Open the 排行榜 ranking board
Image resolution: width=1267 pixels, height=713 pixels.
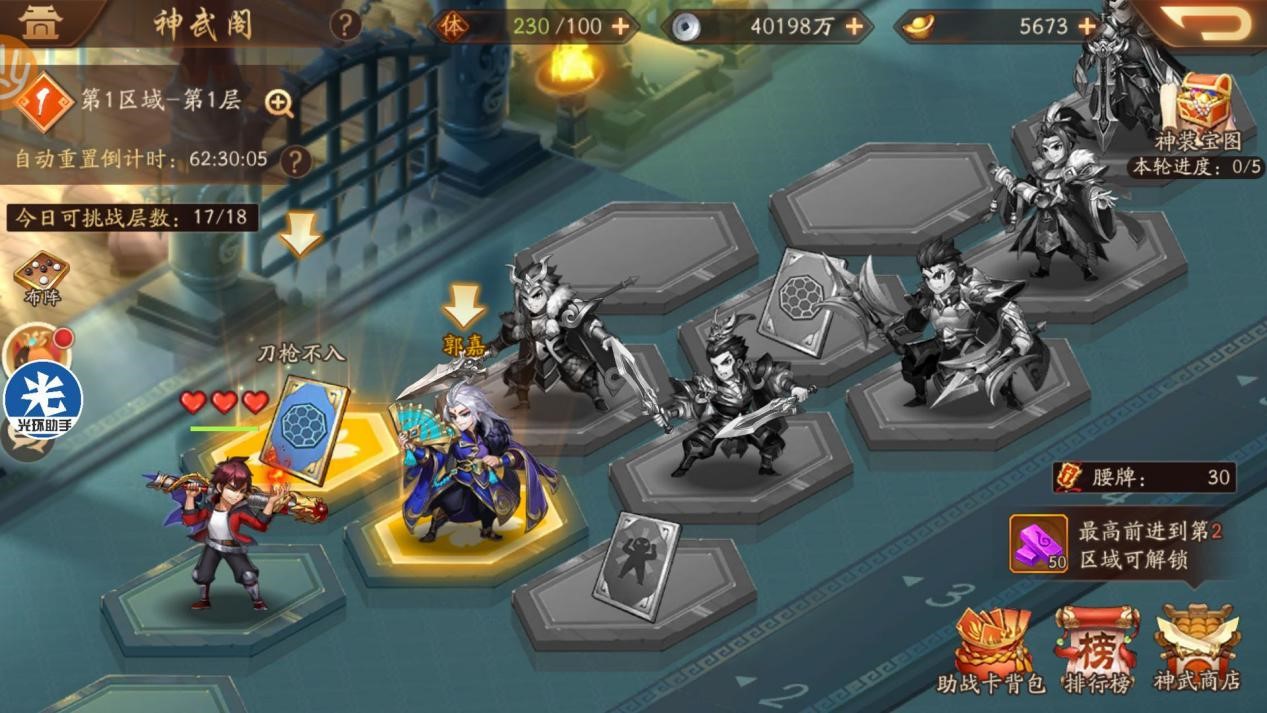click(x=1096, y=648)
